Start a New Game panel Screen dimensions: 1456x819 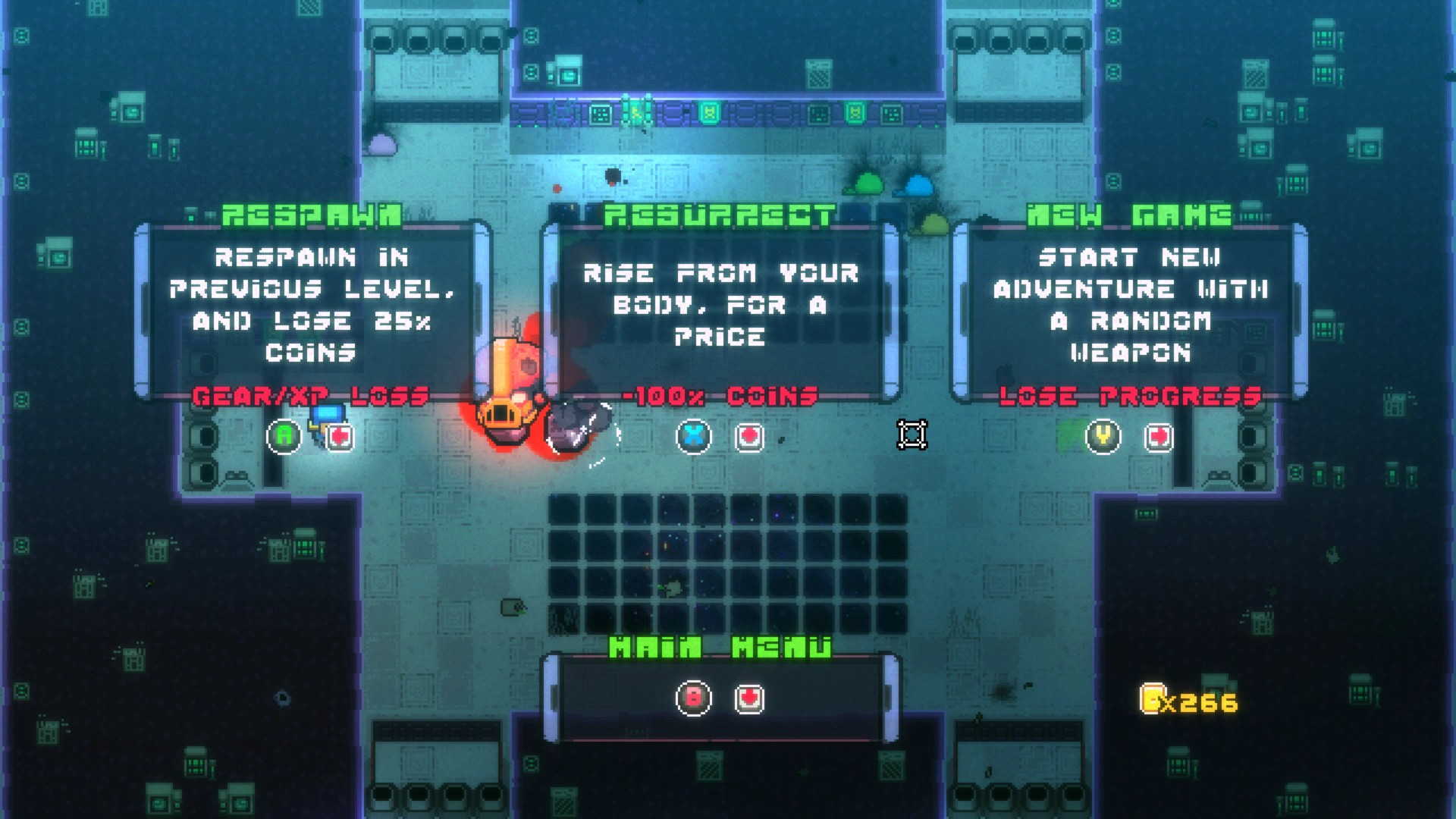click(1129, 307)
